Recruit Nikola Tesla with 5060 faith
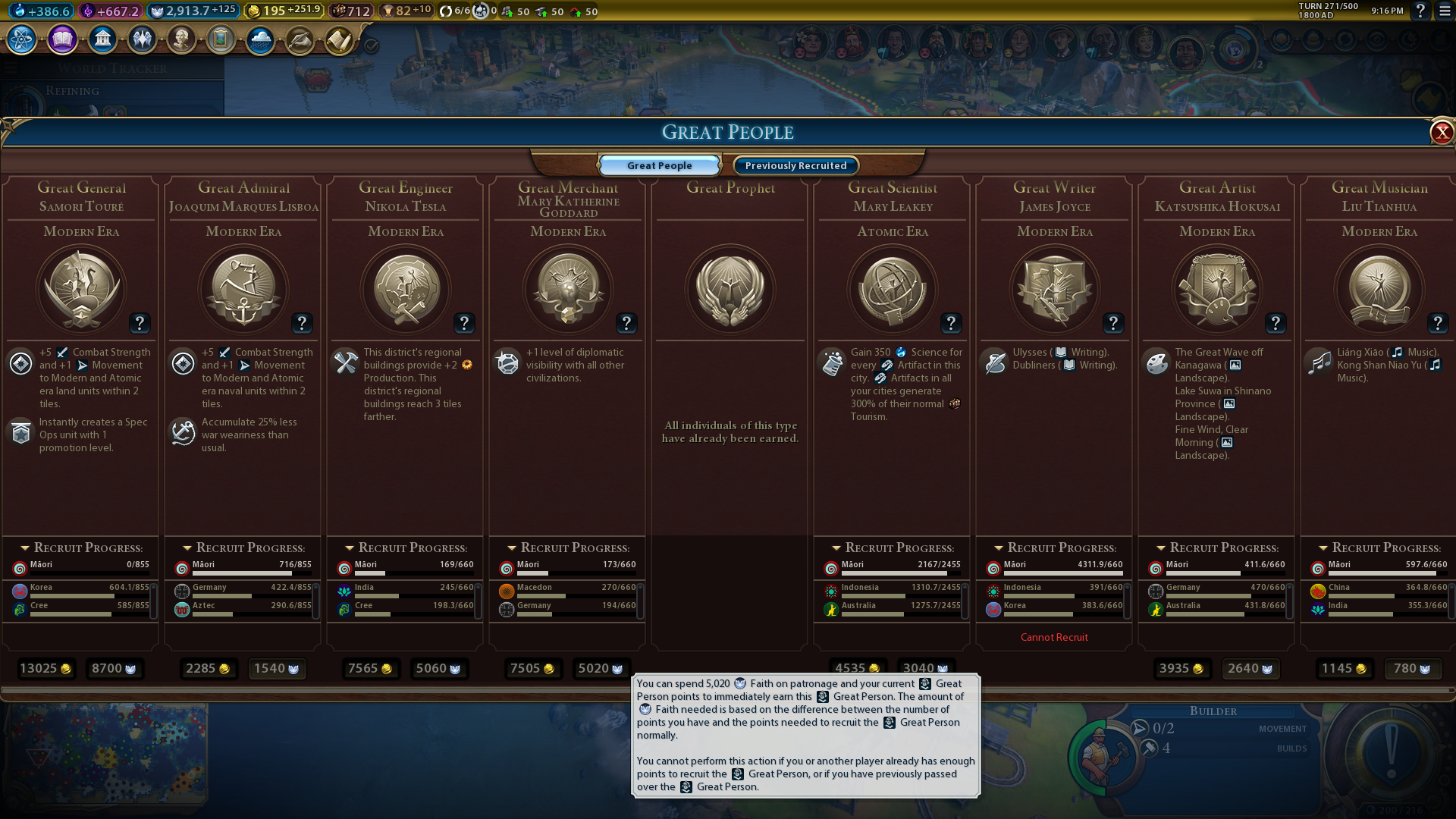Viewport: 1456px width, 819px height. tap(438, 668)
